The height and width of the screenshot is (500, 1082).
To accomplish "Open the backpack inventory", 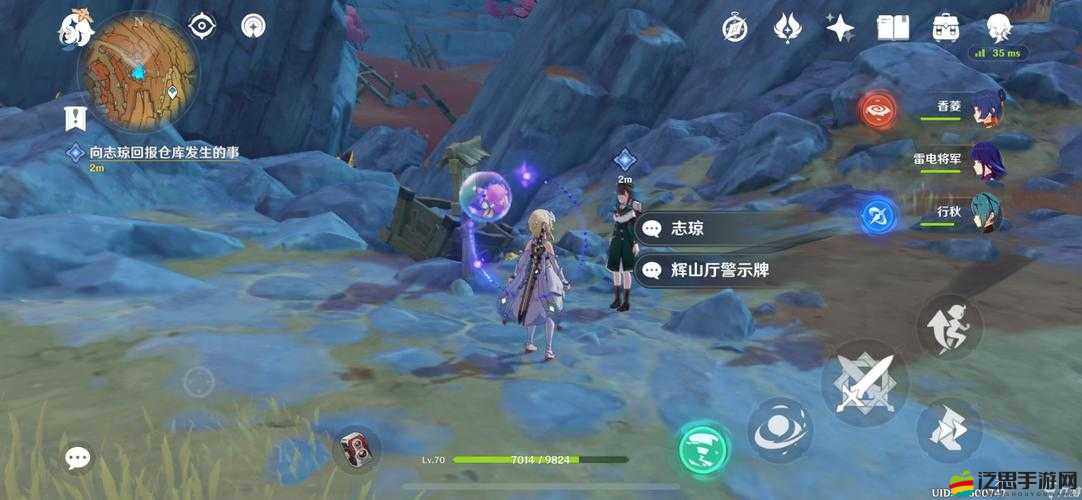I will pyautogui.click(x=945, y=28).
